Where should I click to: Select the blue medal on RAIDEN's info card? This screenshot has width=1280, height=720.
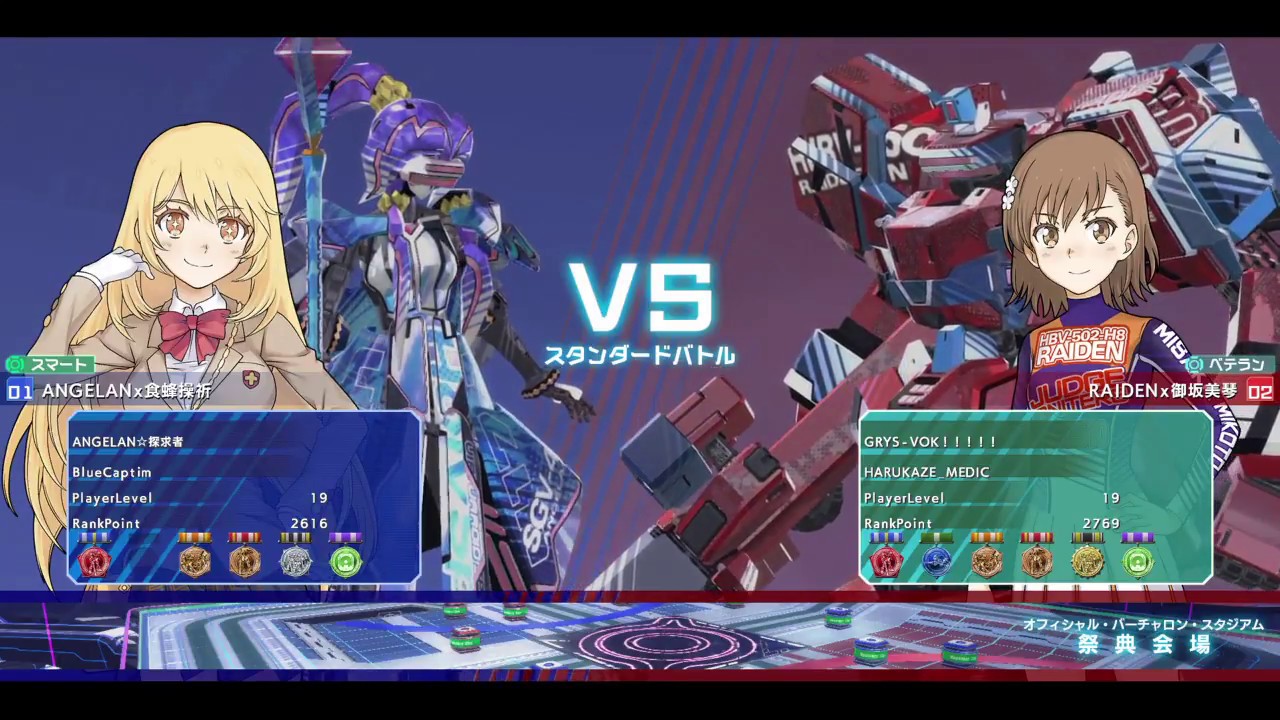pos(936,561)
